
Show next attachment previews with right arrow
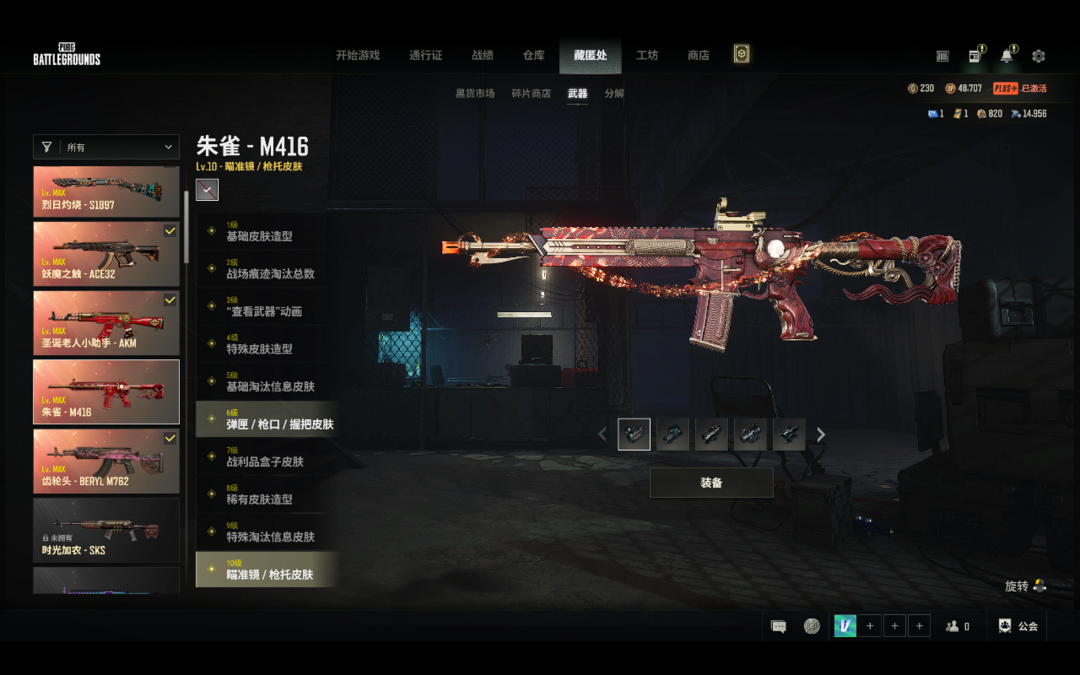click(x=821, y=434)
